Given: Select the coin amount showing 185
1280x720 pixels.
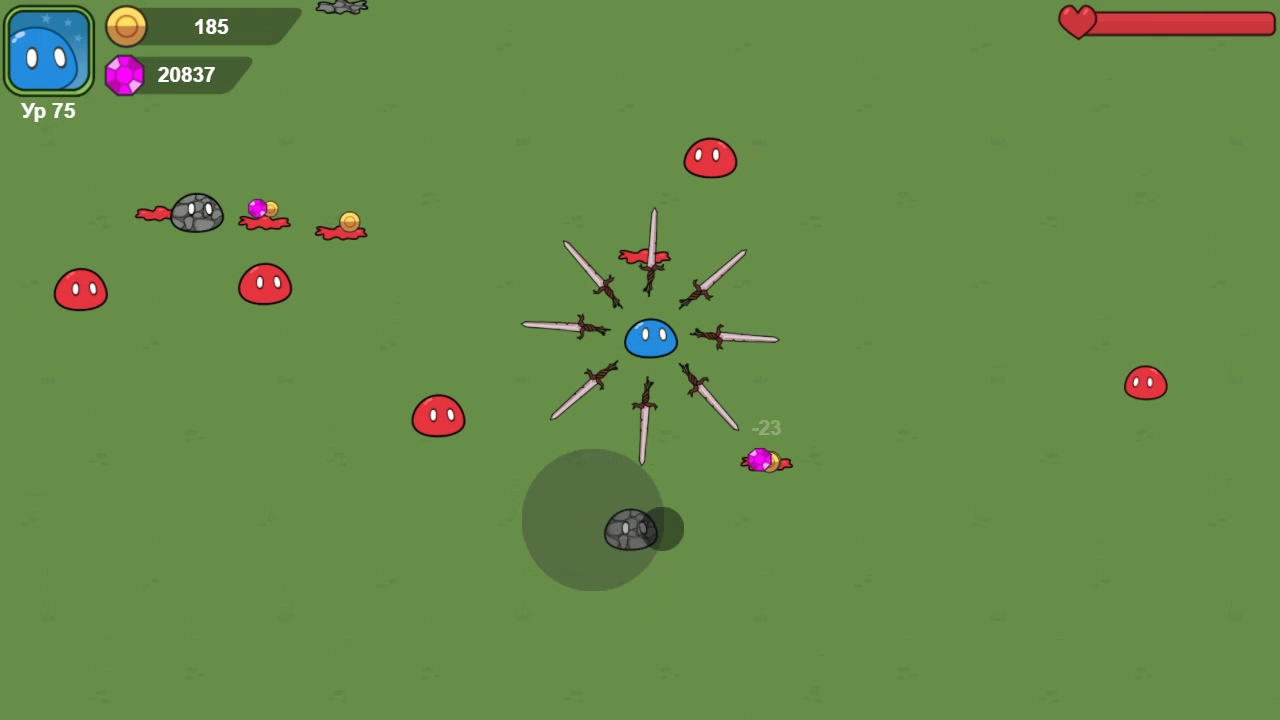Looking at the screenshot, I should (211, 27).
